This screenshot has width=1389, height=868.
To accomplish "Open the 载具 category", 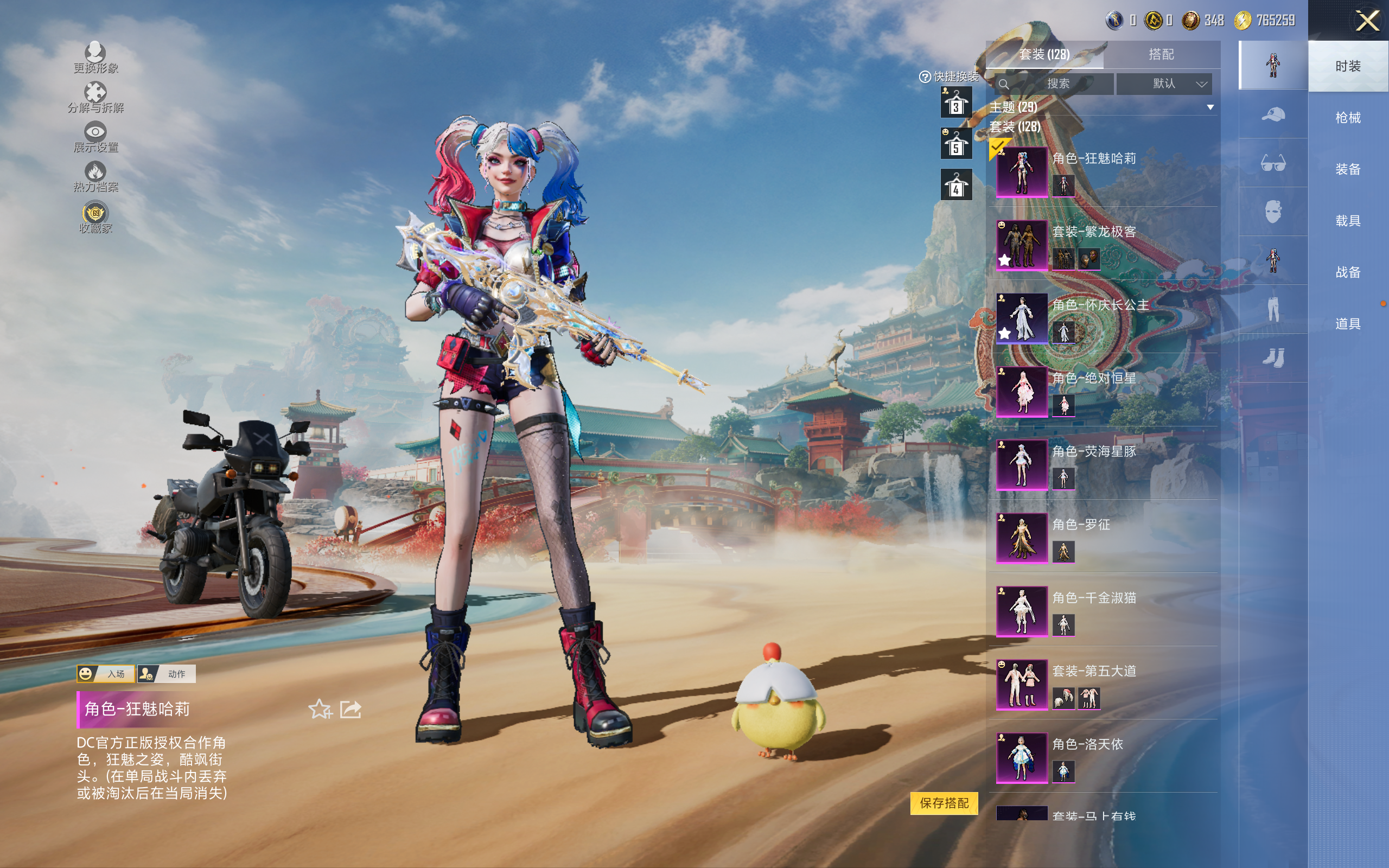I will click(1348, 221).
